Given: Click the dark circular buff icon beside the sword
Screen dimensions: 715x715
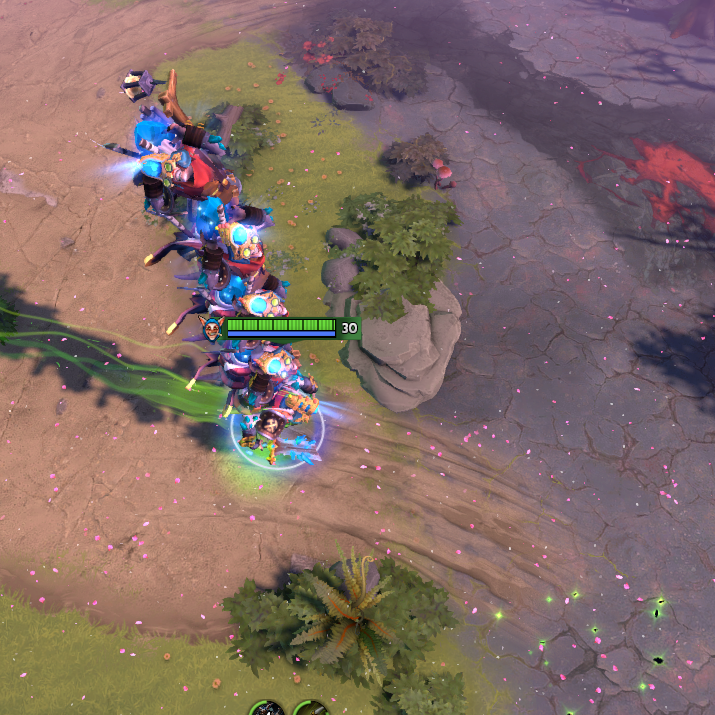Looking at the screenshot, I should click(268, 708).
